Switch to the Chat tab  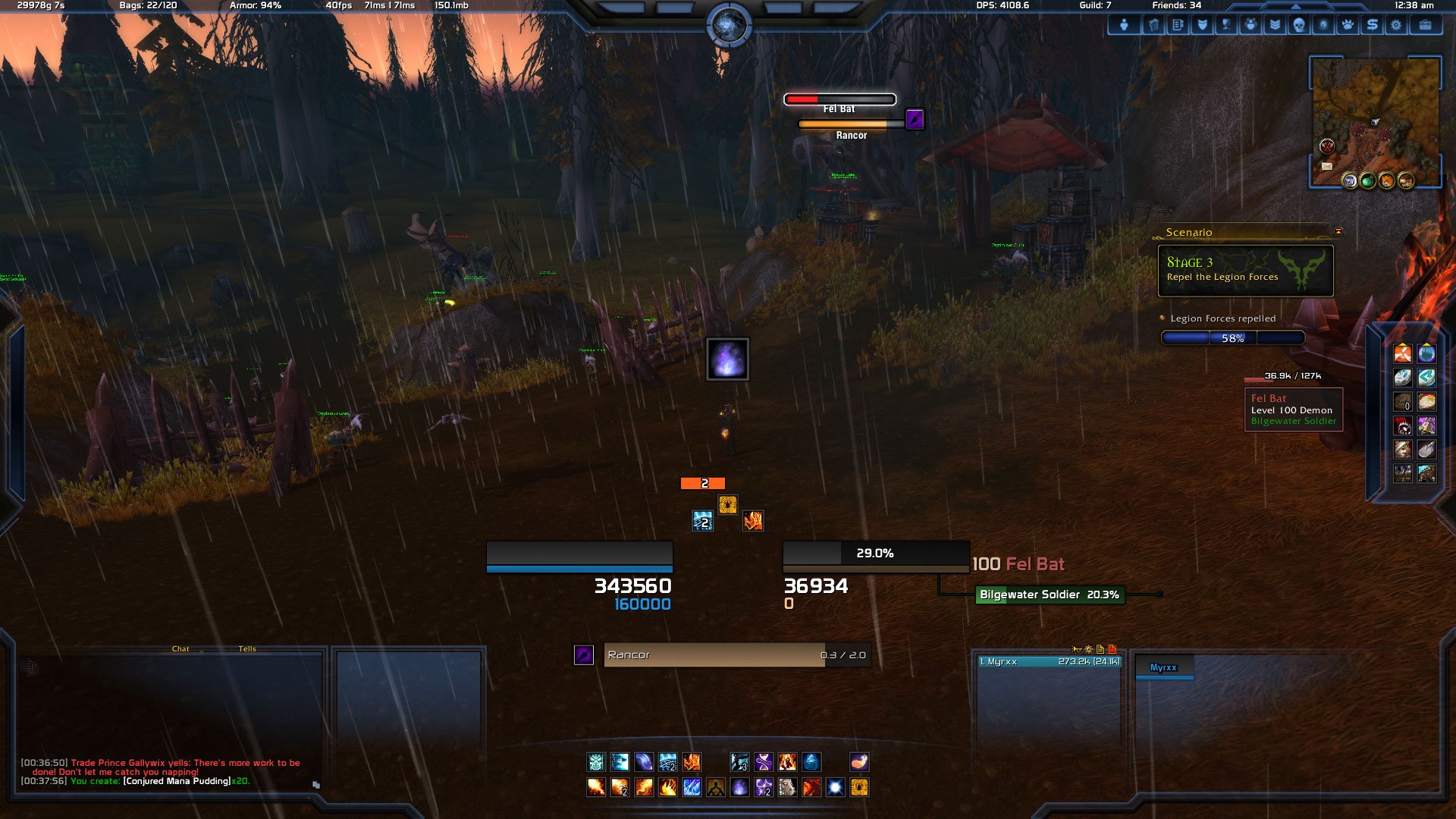coord(180,649)
